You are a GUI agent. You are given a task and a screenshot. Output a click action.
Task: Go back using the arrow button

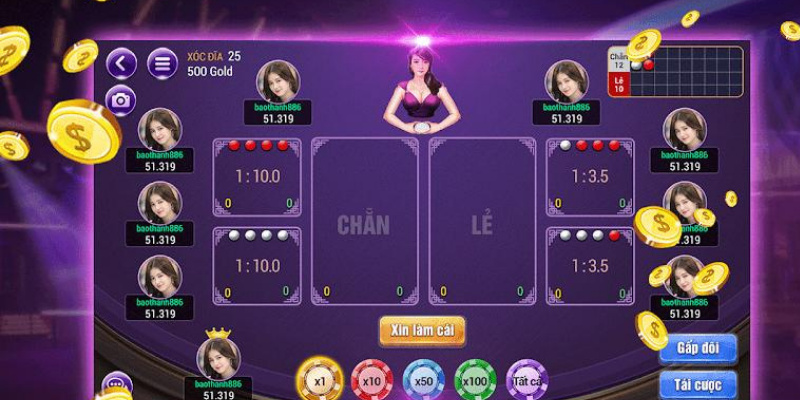(x=122, y=64)
